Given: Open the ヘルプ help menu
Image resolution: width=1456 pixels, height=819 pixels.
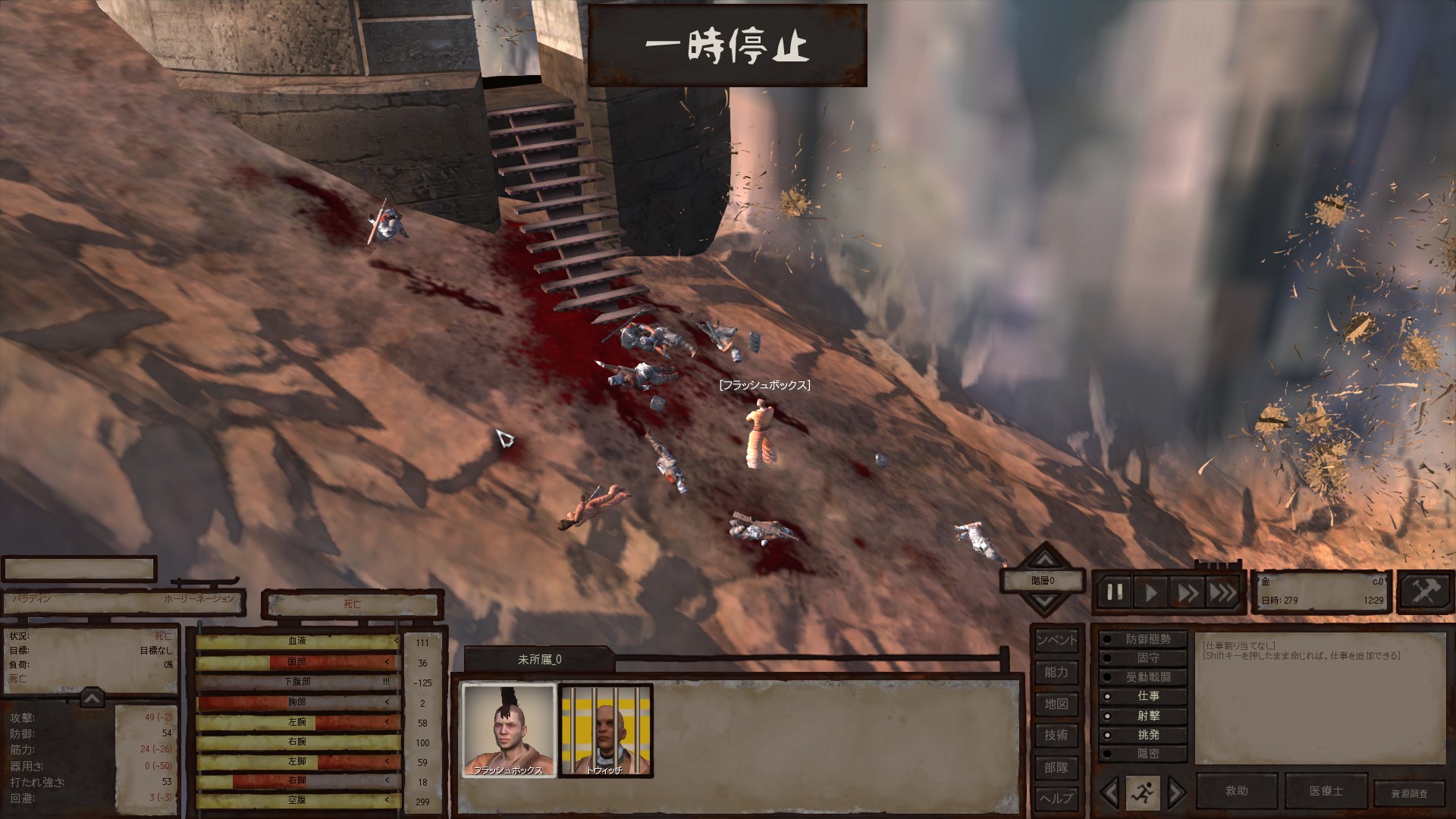Looking at the screenshot, I should coord(1056,798).
